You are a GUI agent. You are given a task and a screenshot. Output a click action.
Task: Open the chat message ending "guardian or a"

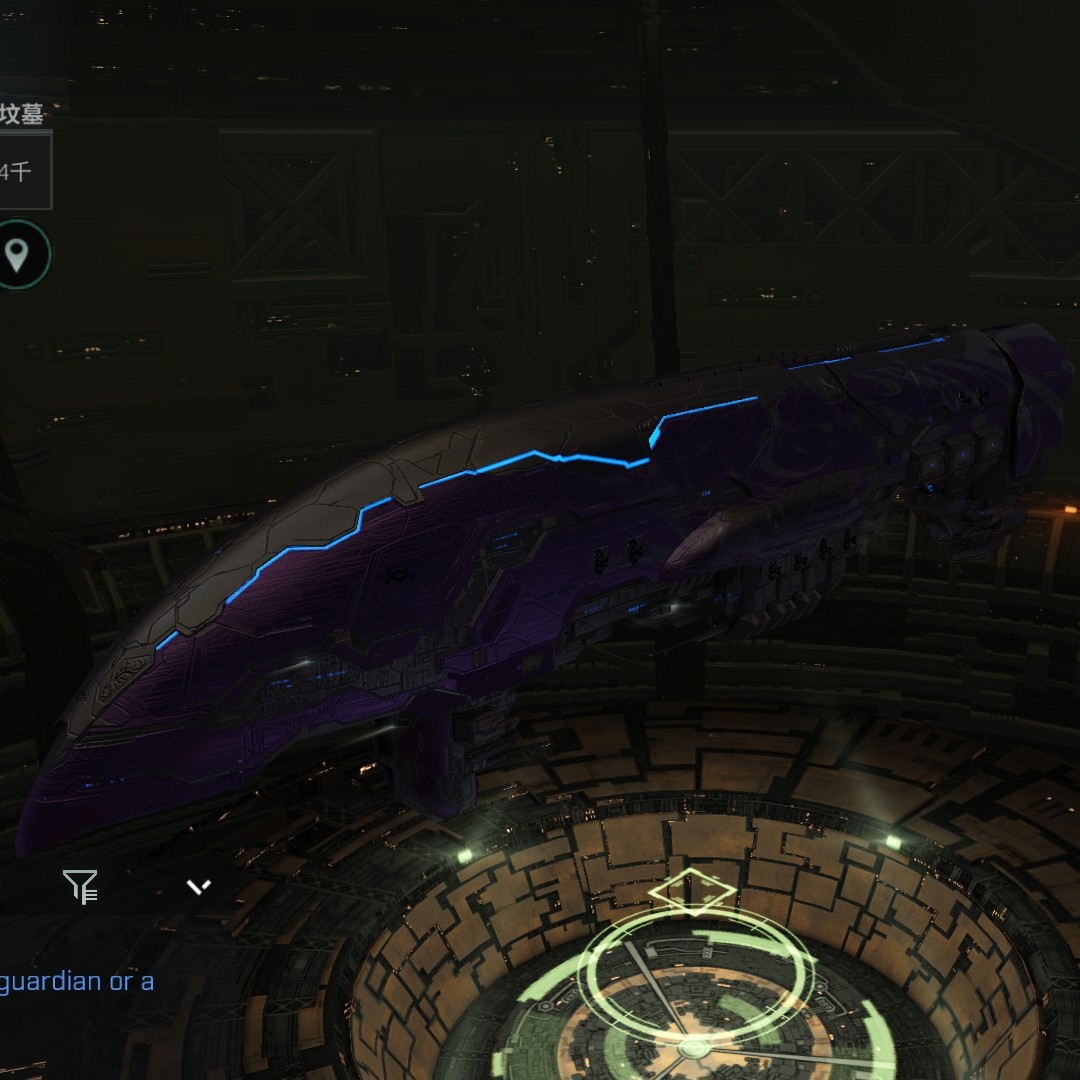click(78, 981)
